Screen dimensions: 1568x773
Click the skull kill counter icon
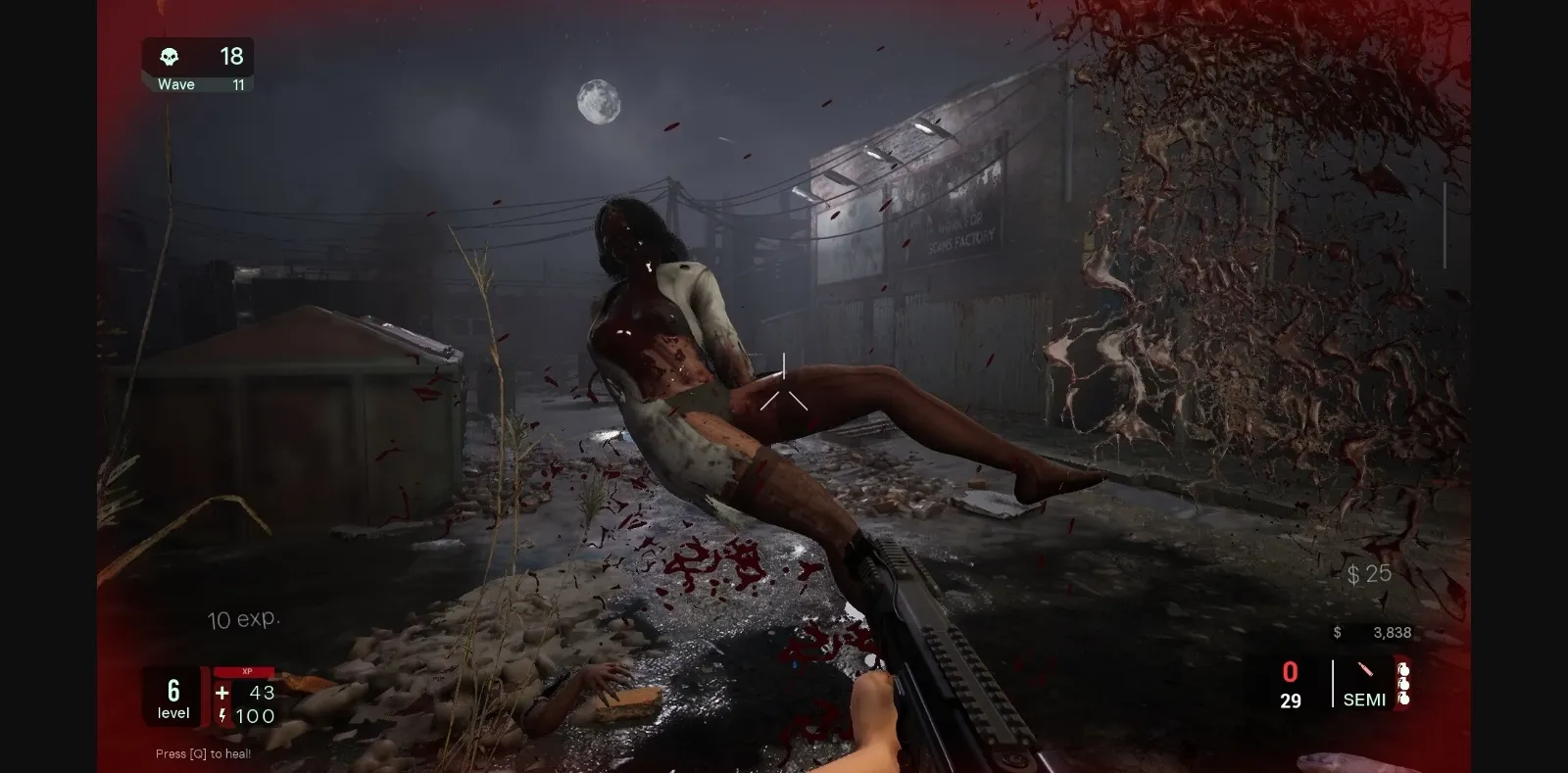click(x=171, y=57)
